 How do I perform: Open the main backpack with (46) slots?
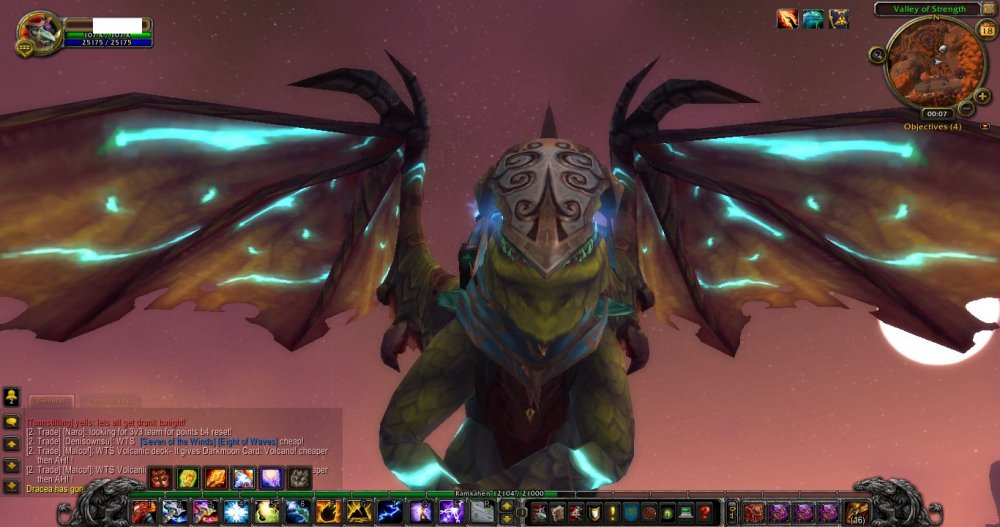tap(856, 512)
